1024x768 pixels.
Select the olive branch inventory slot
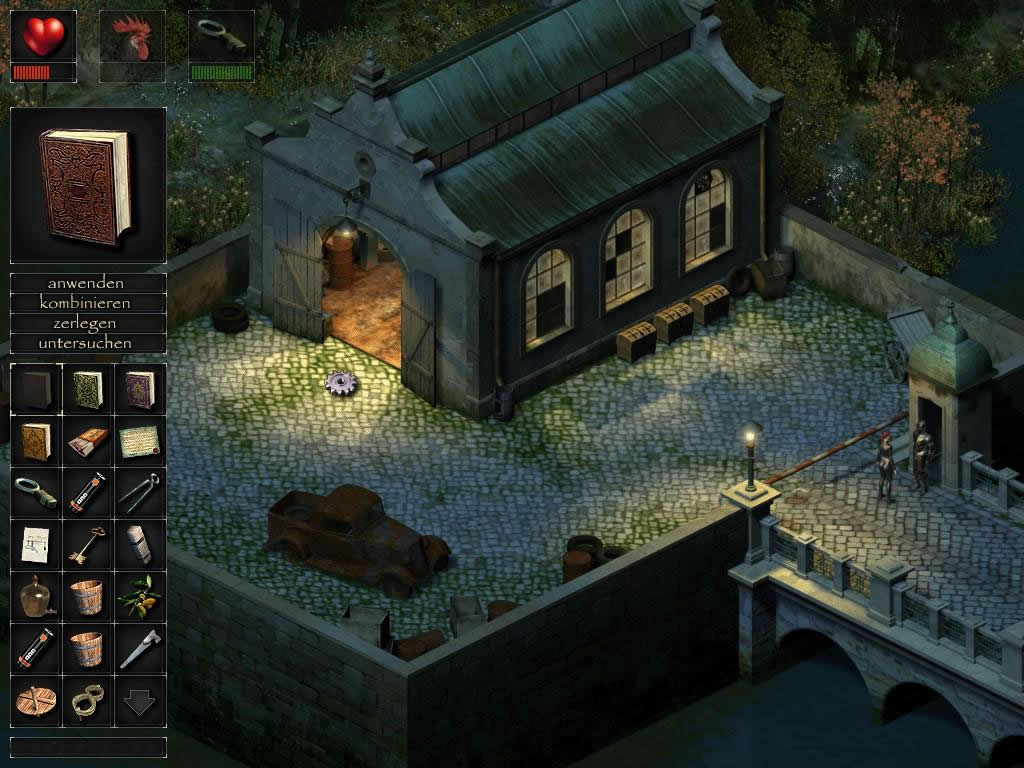[139, 597]
